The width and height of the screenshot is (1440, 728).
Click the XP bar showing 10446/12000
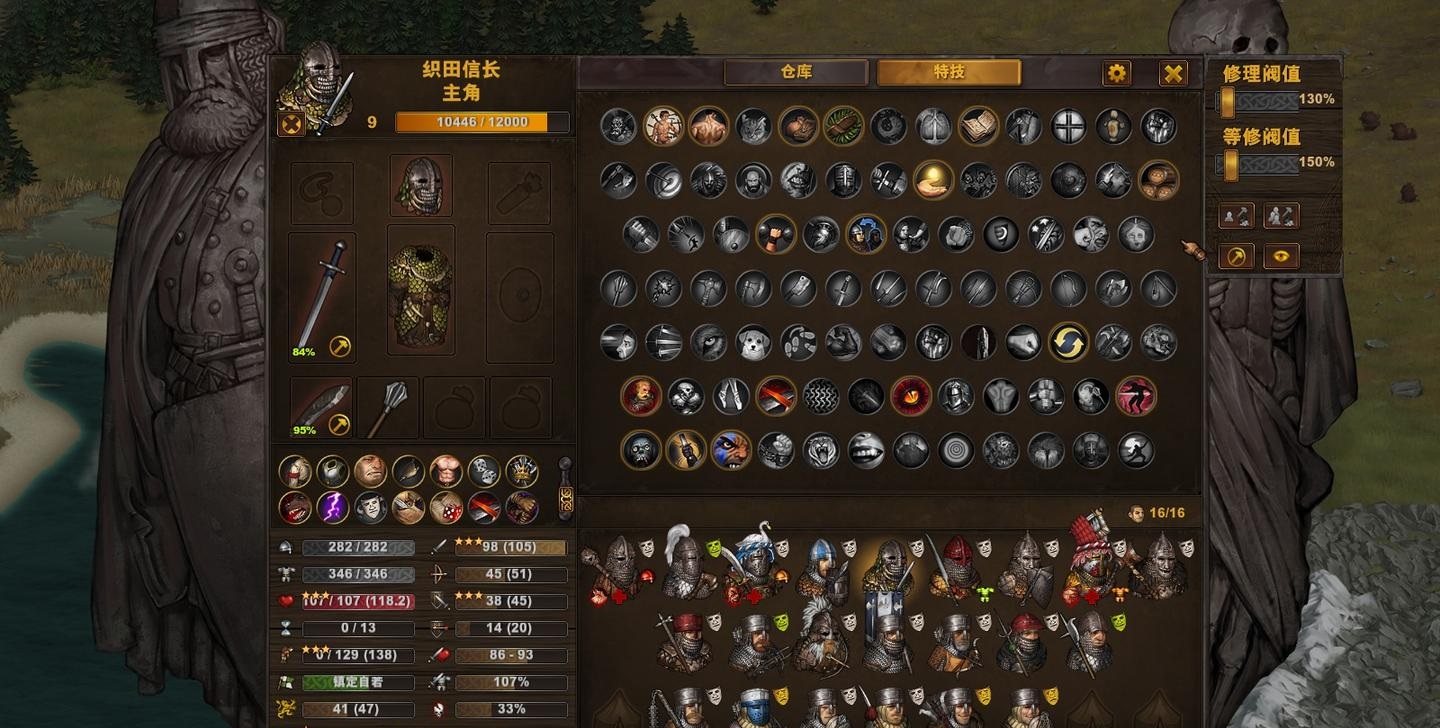pyautogui.click(x=483, y=121)
